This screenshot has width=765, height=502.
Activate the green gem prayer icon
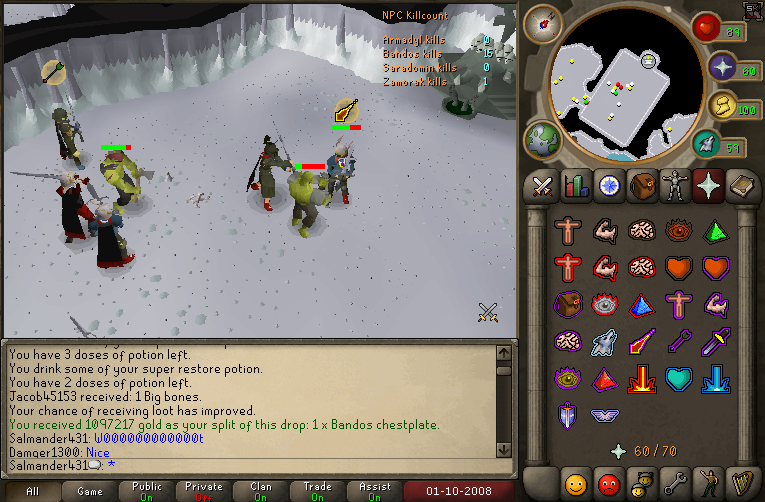[715, 231]
